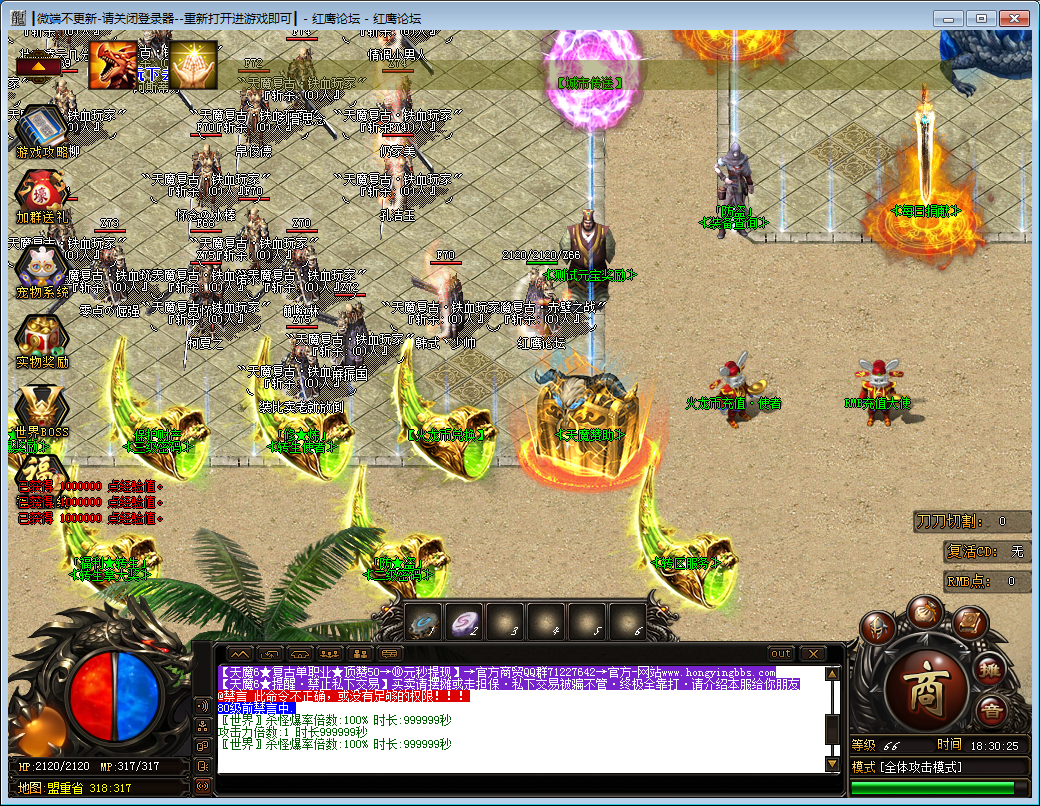The height and width of the screenshot is (806, 1040).
Task: Select the red dragon buff icon
Action: (113, 65)
